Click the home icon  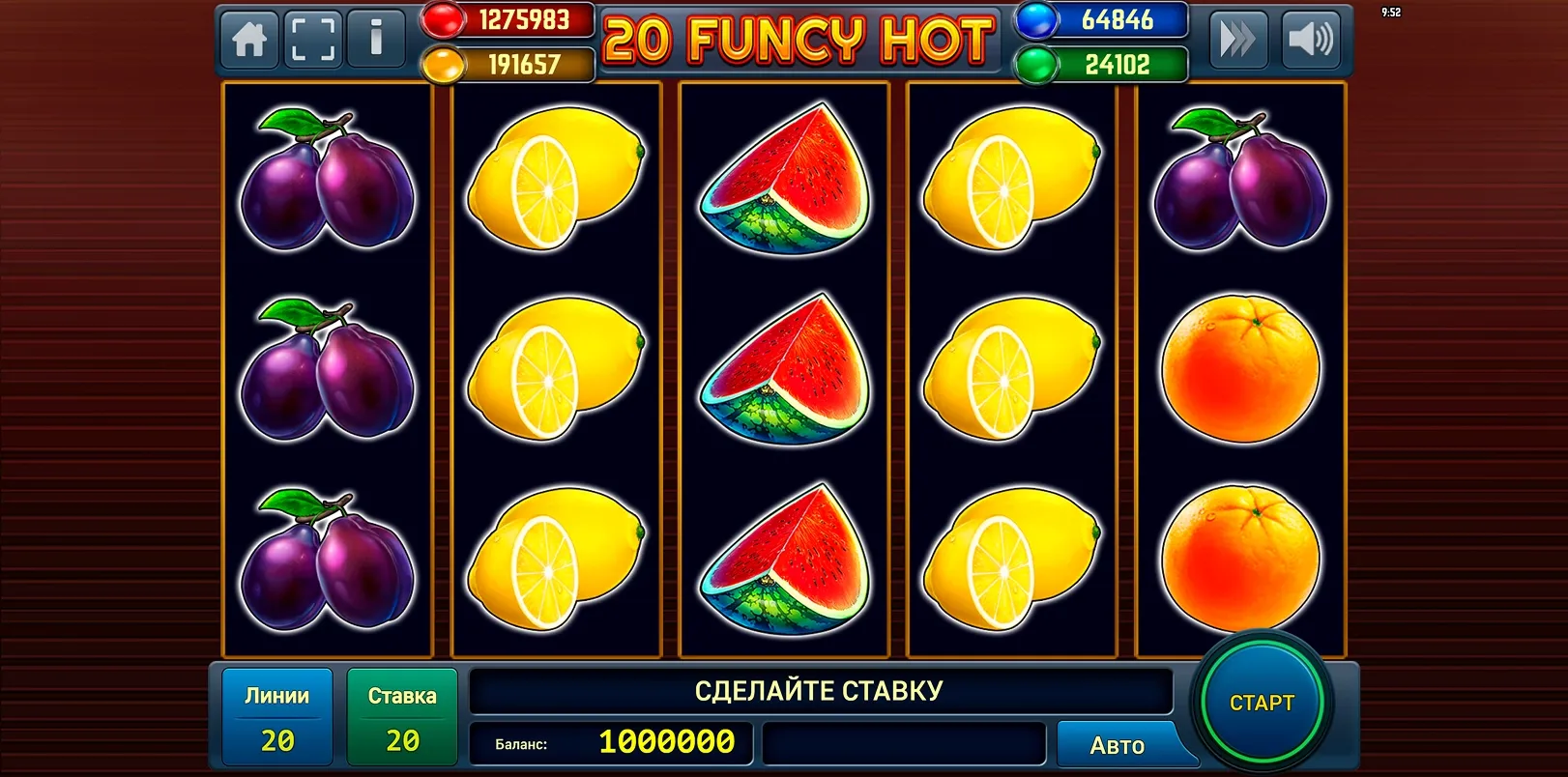[248, 41]
